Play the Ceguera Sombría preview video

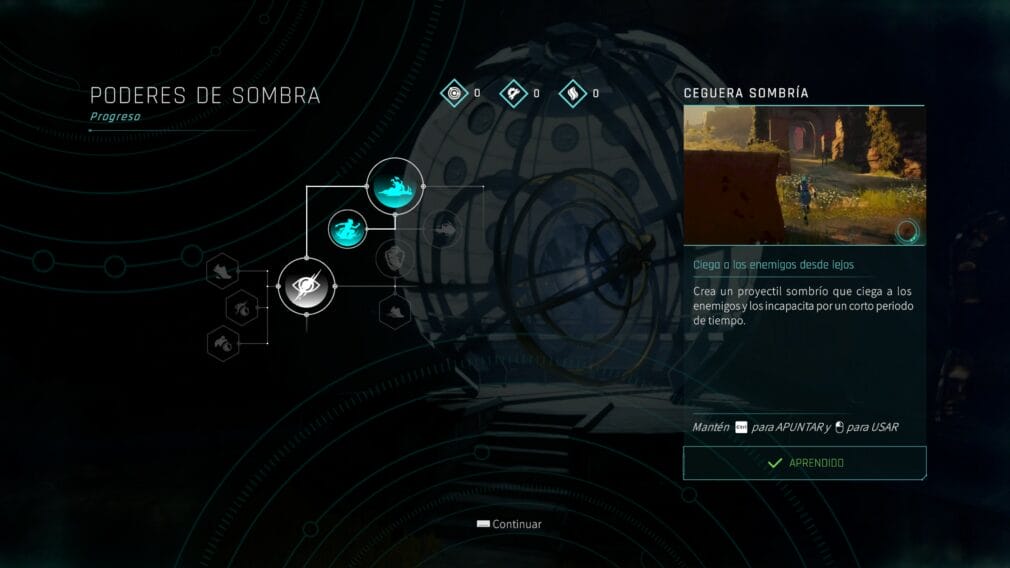804,176
